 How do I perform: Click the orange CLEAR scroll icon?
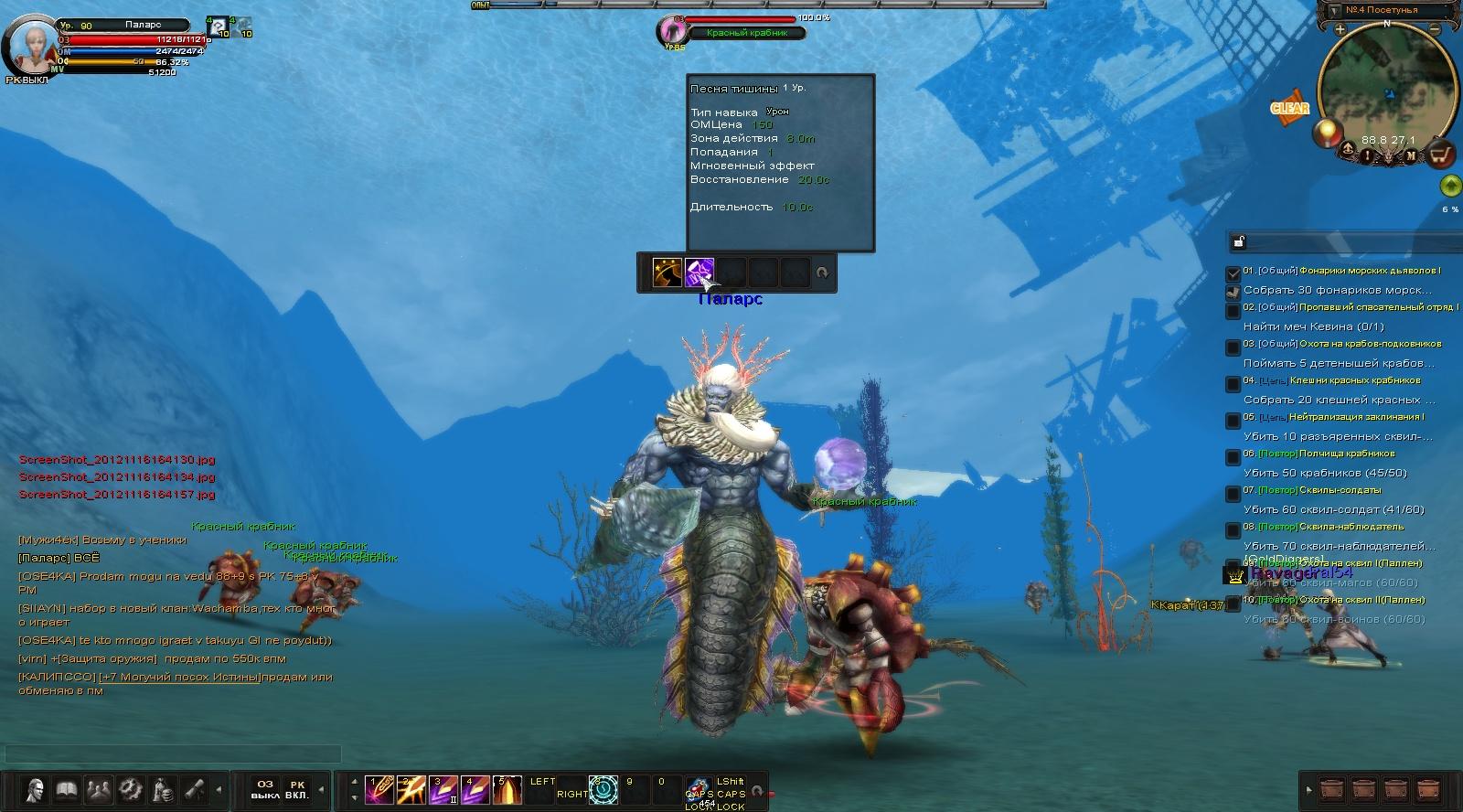(1289, 108)
